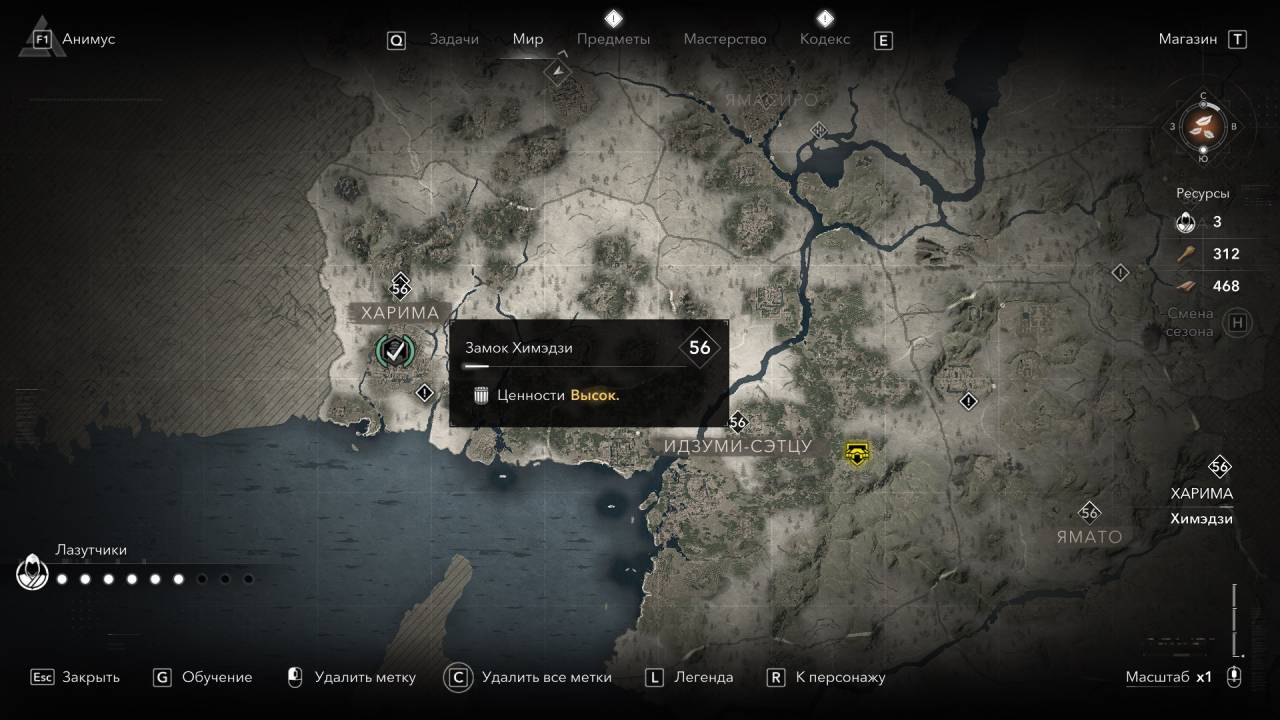Click the green checkmark castle marker

(x=395, y=350)
